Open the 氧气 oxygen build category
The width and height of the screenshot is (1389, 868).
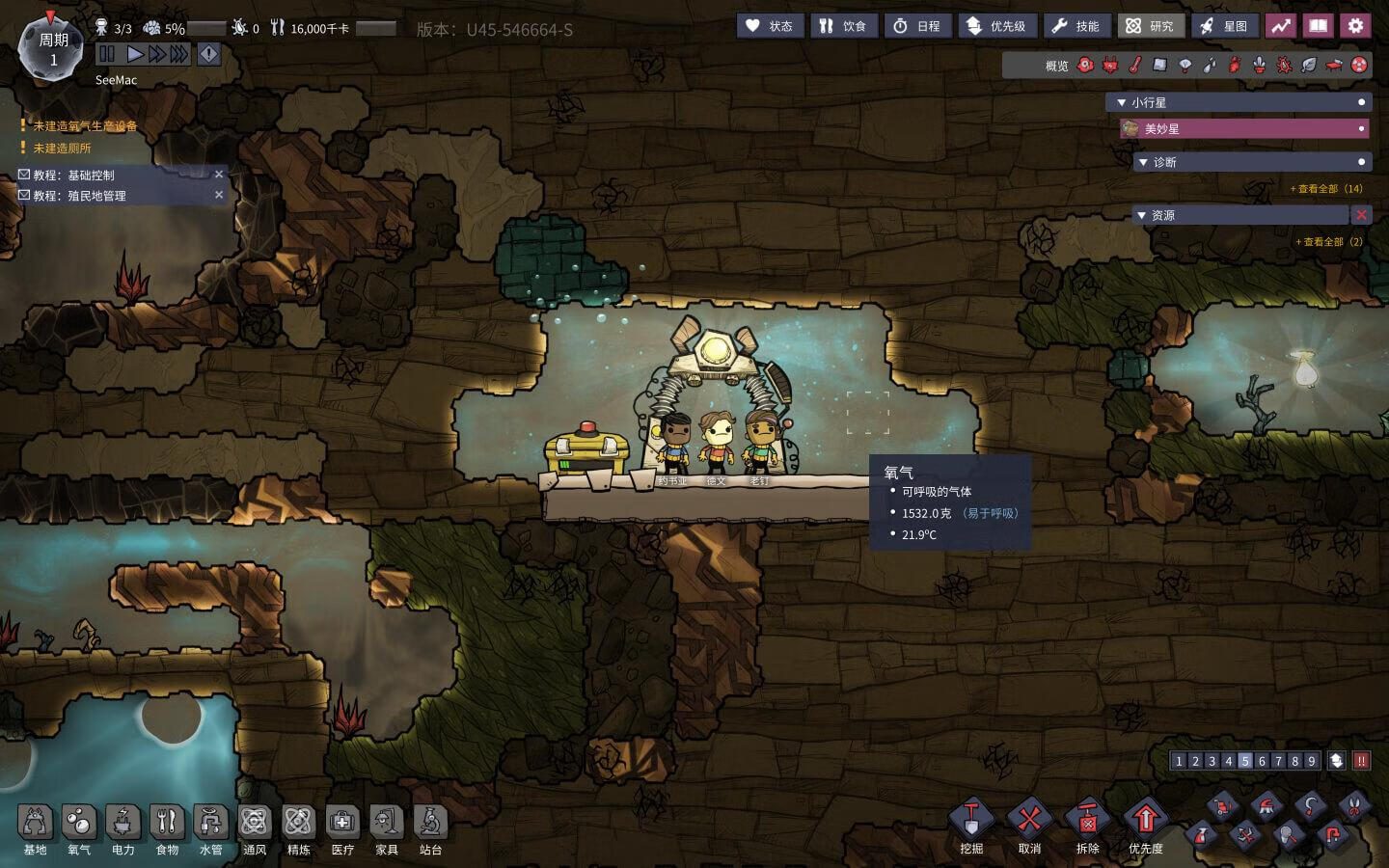[x=79, y=829]
